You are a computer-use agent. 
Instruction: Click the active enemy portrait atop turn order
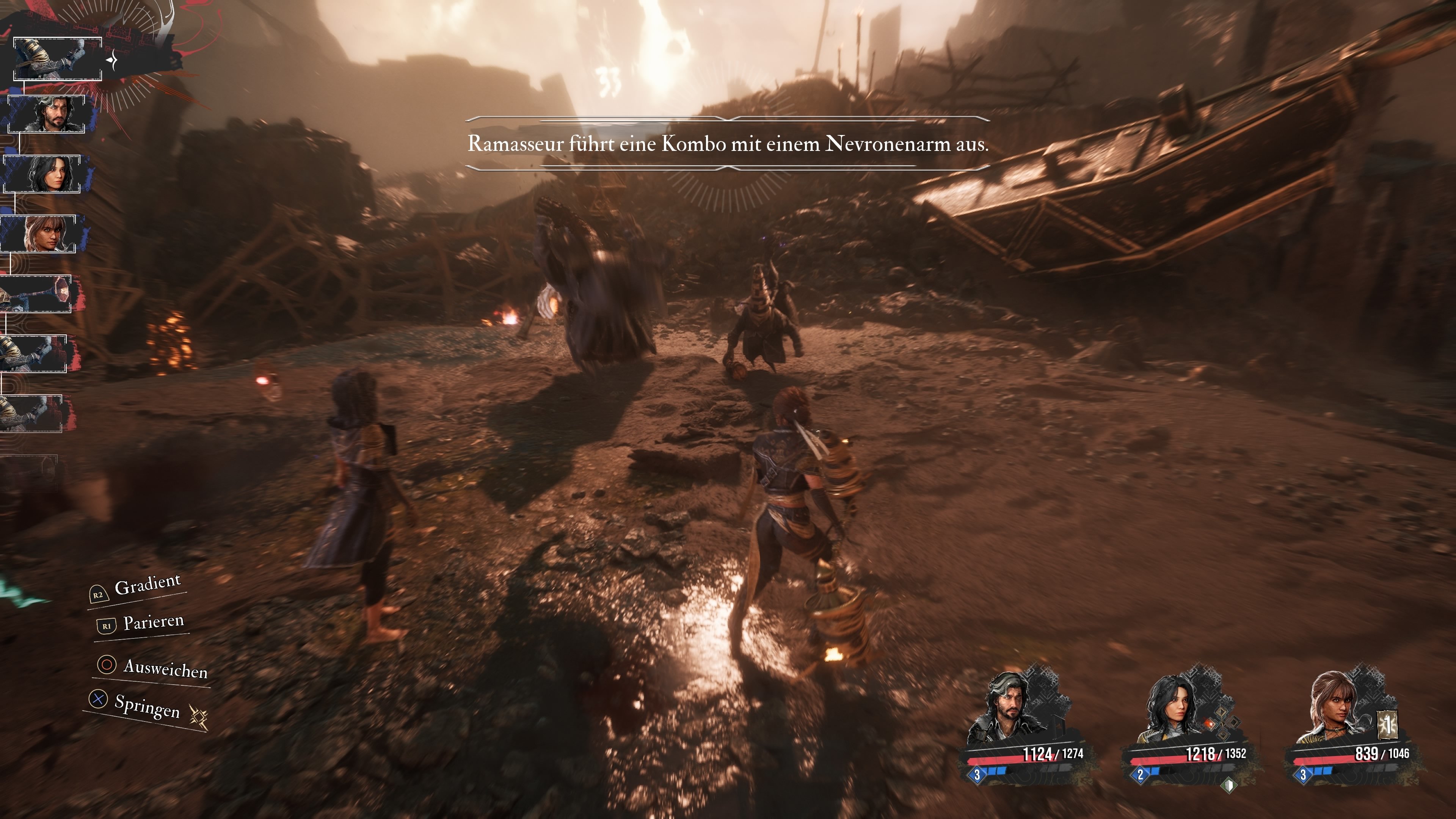pos(57,59)
